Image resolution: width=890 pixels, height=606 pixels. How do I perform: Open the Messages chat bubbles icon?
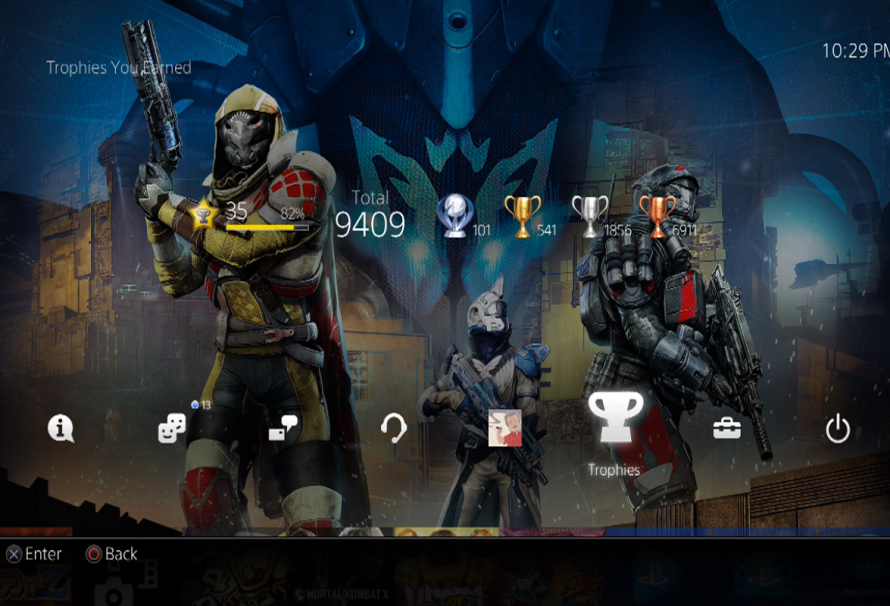point(283,429)
